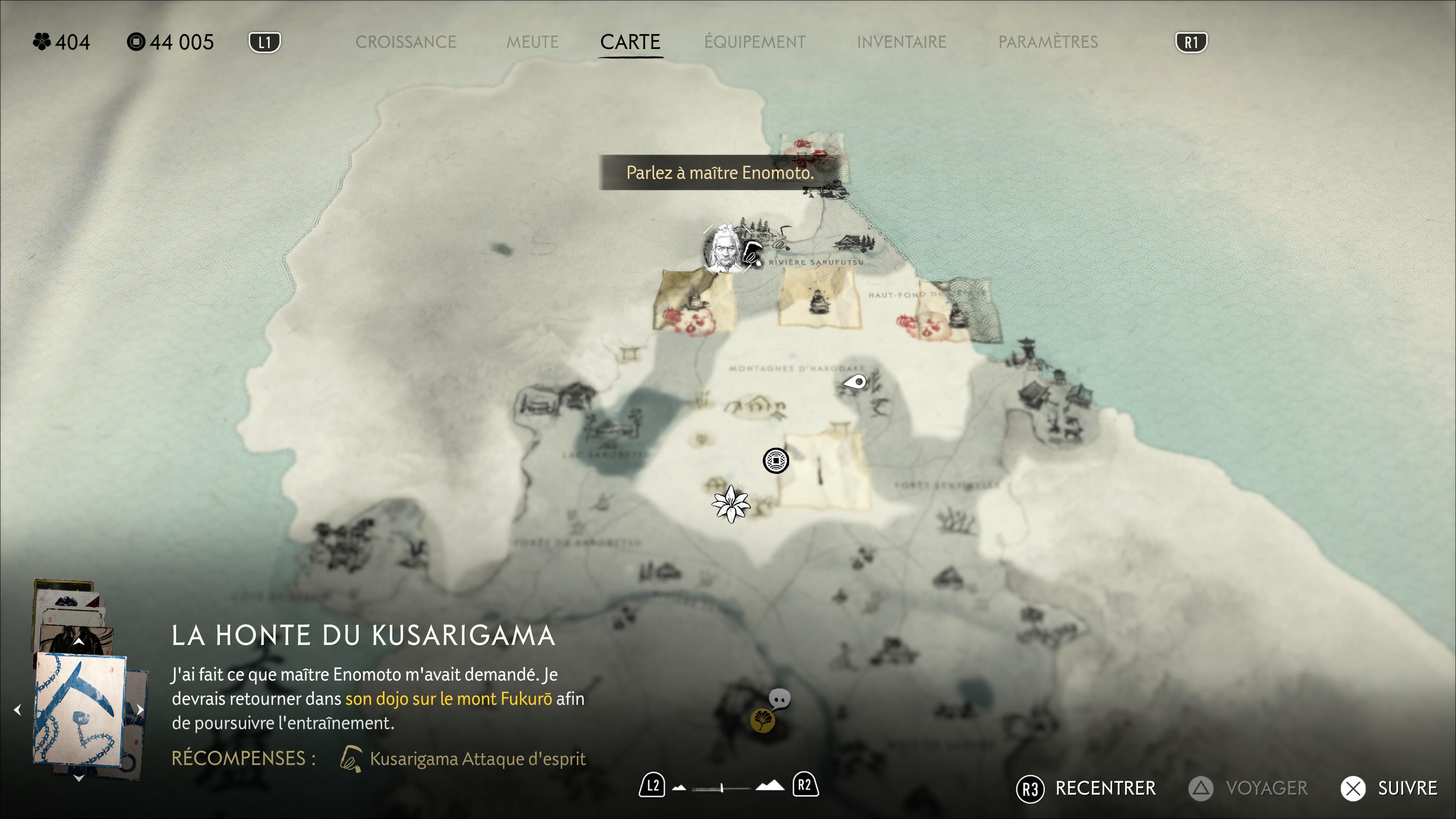Select the Carte tab
Viewport: 1456px width, 819px height.
point(630,42)
